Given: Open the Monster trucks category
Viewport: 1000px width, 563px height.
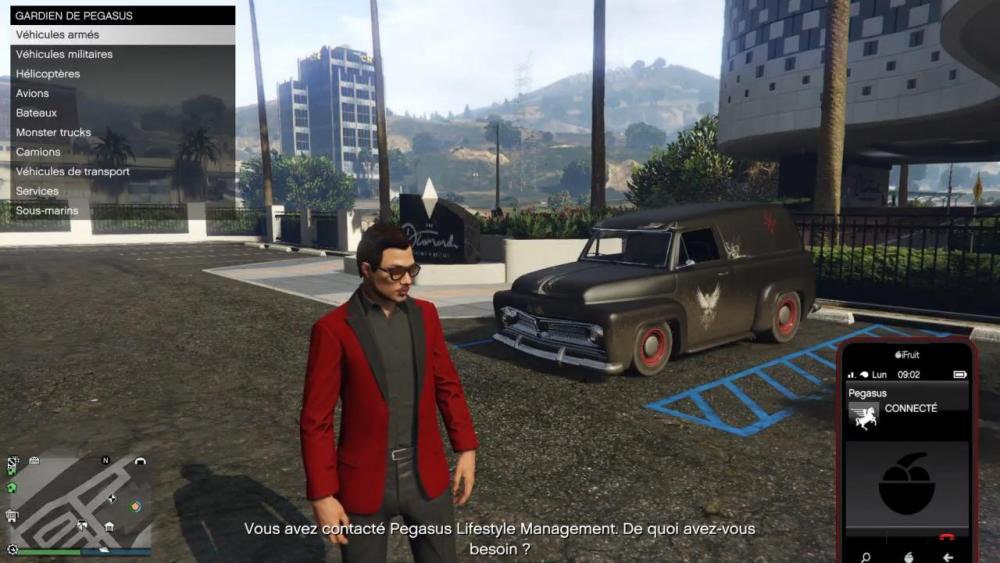Looking at the screenshot, I should (122, 132).
